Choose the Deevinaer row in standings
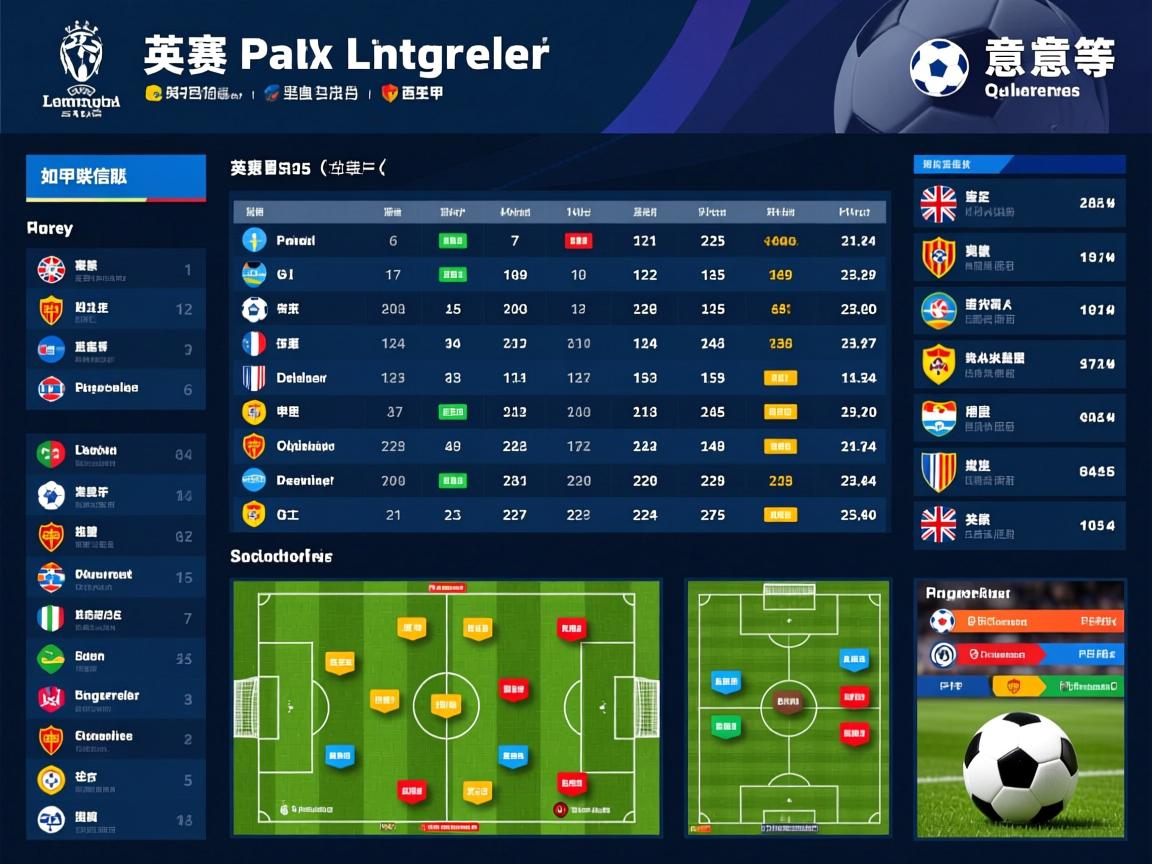Viewport: 1152px width, 864px height. point(560,481)
